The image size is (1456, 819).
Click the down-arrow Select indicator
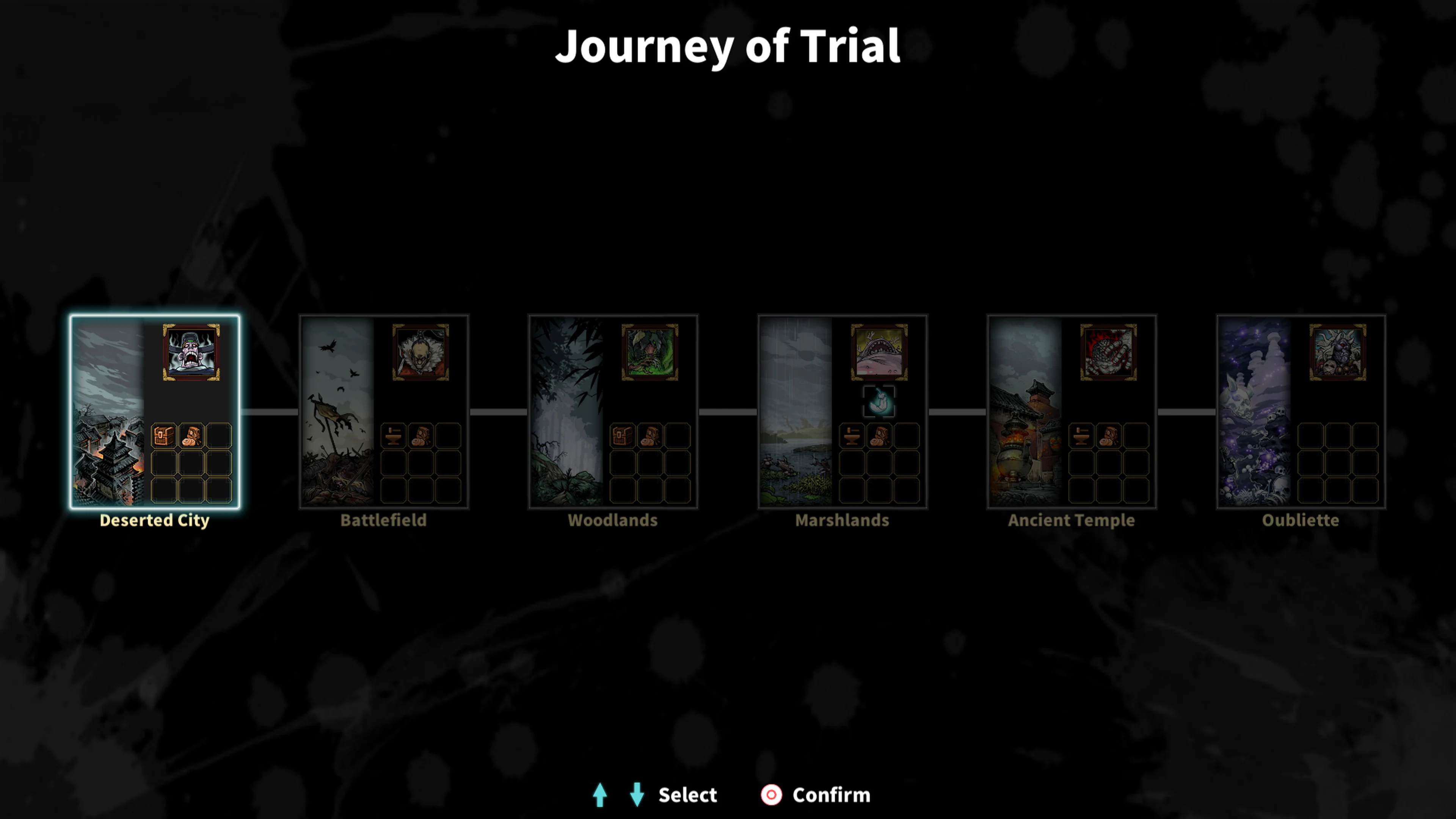pyautogui.click(x=637, y=795)
